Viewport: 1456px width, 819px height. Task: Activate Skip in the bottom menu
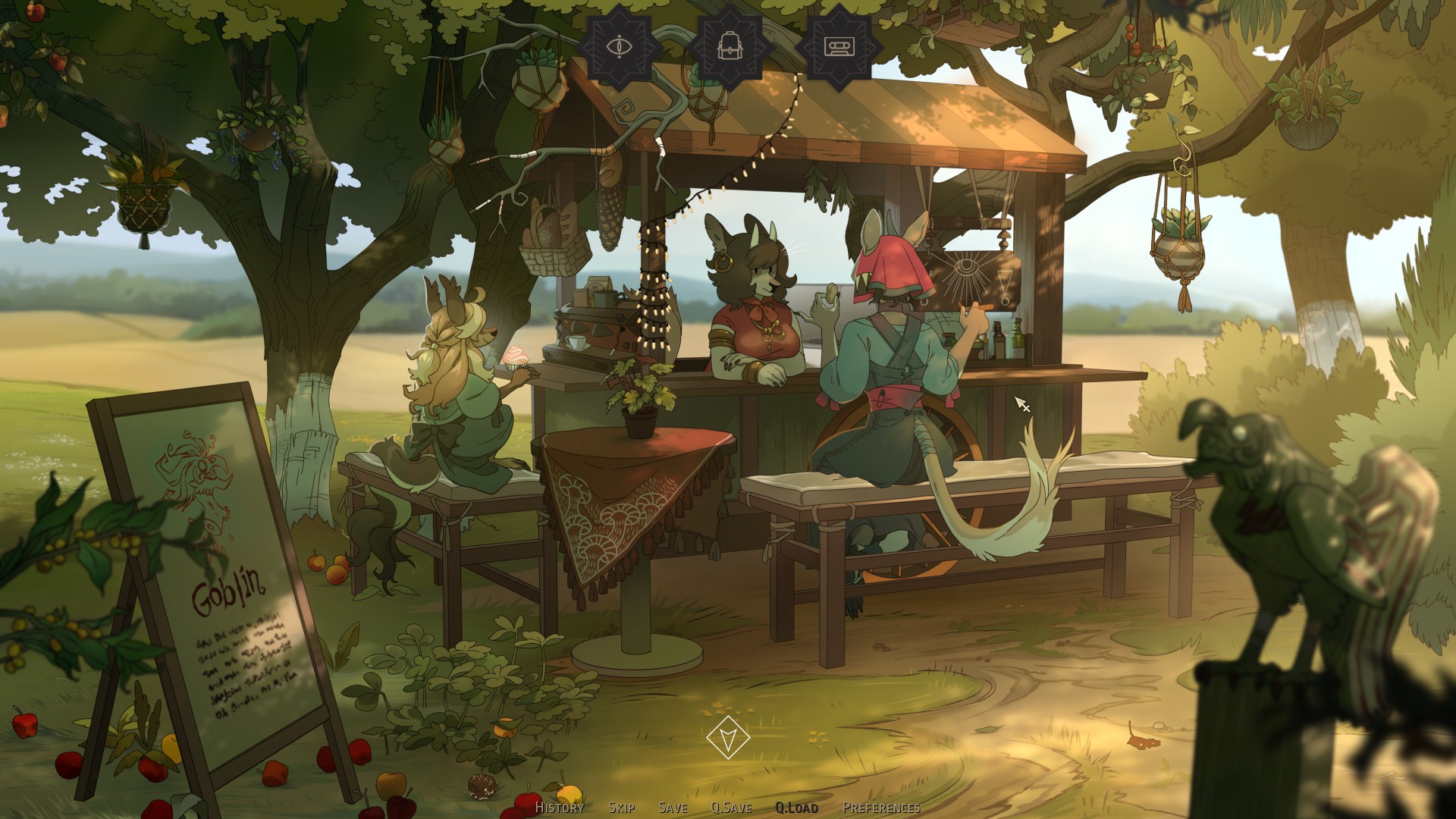621,808
